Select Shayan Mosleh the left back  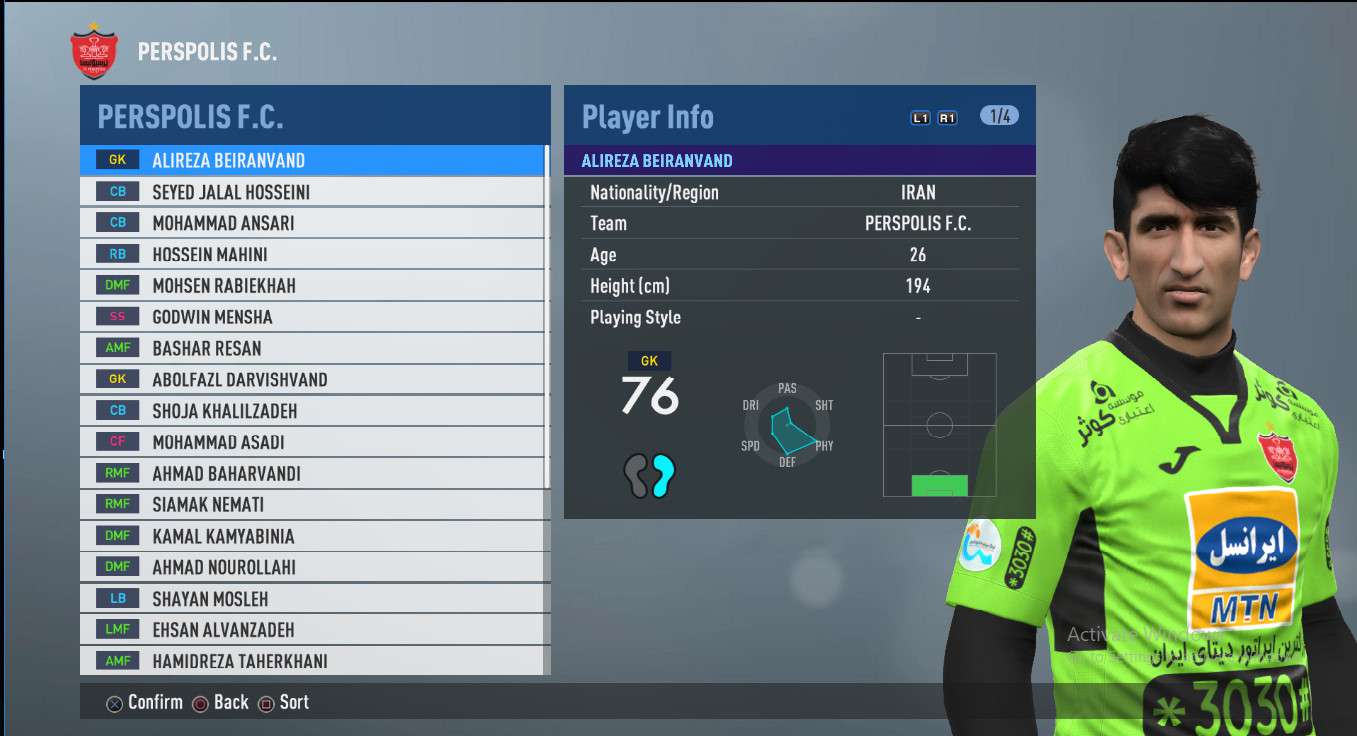click(313, 599)
